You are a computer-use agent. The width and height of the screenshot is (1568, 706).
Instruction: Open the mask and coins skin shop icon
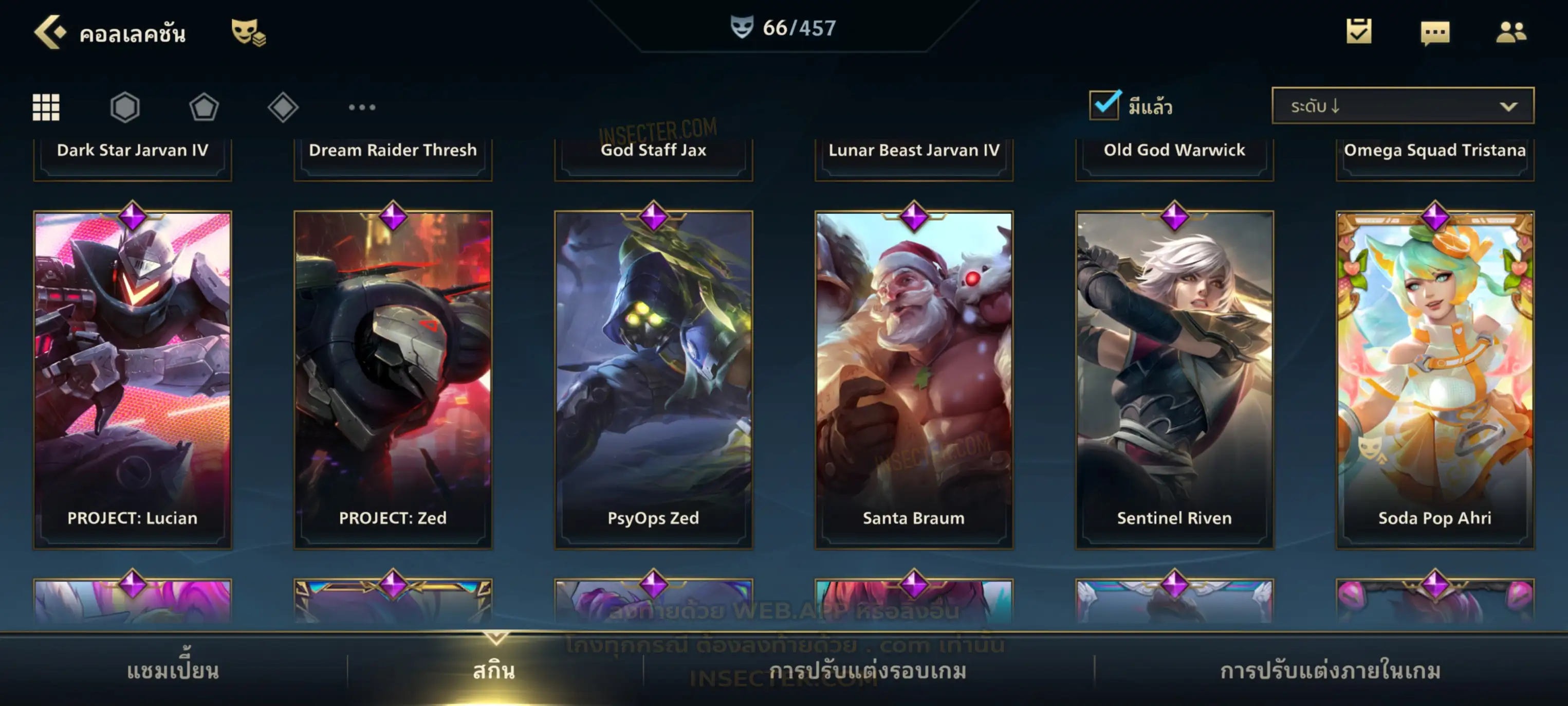pyautogui.click(x=248, y=32)
